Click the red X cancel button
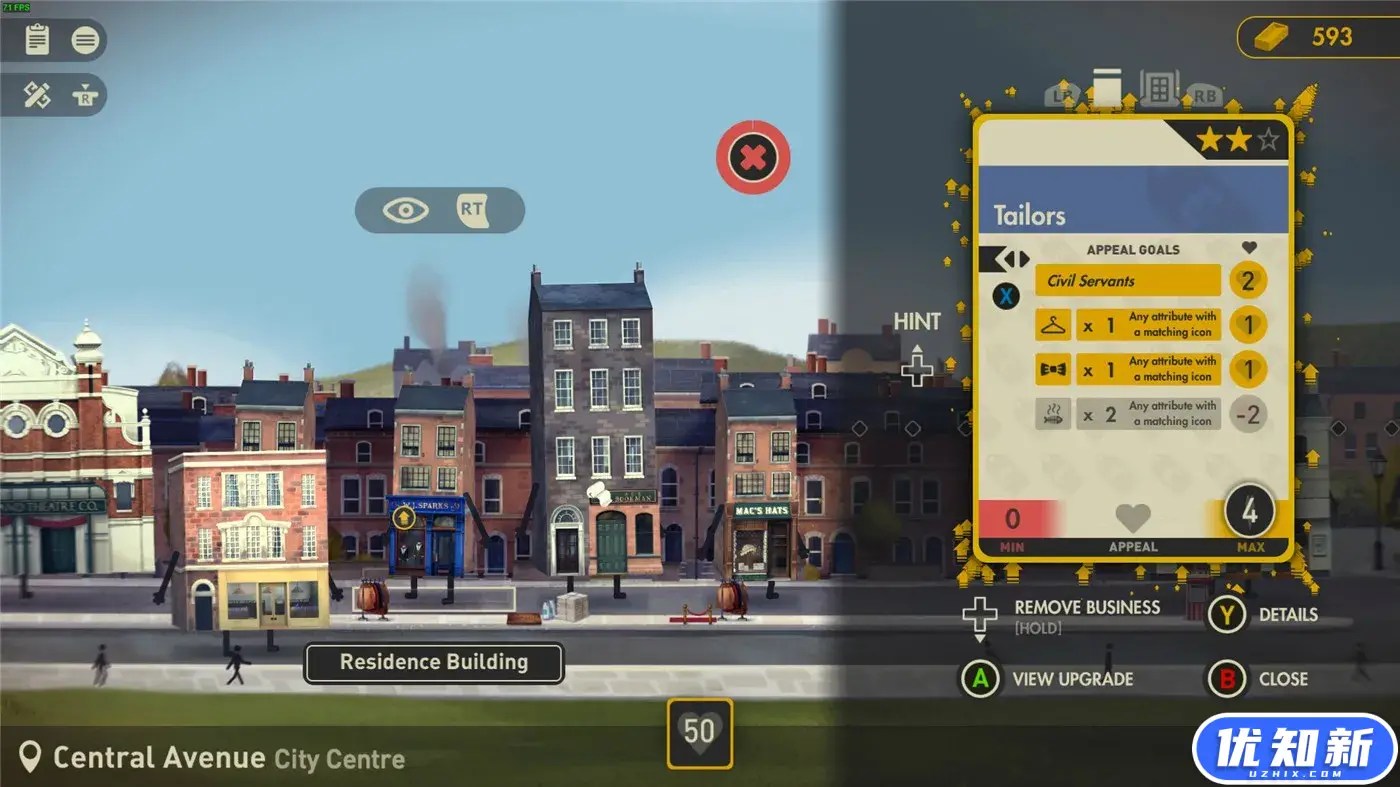Screen dimensions: 1400x787 click(x=753, y=157)
